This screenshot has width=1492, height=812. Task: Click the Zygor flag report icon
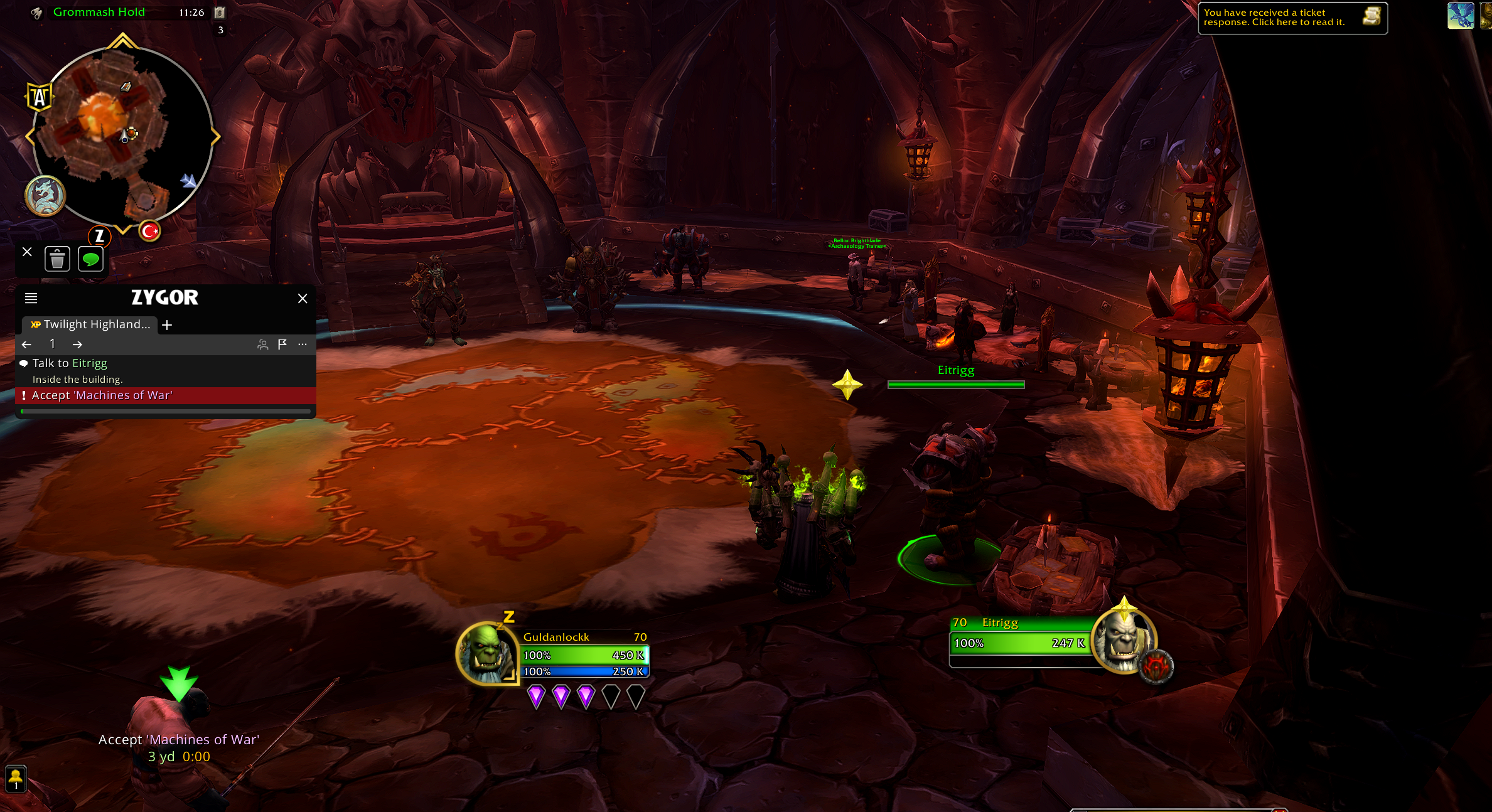pyautogui.click(x=282, y=344)
